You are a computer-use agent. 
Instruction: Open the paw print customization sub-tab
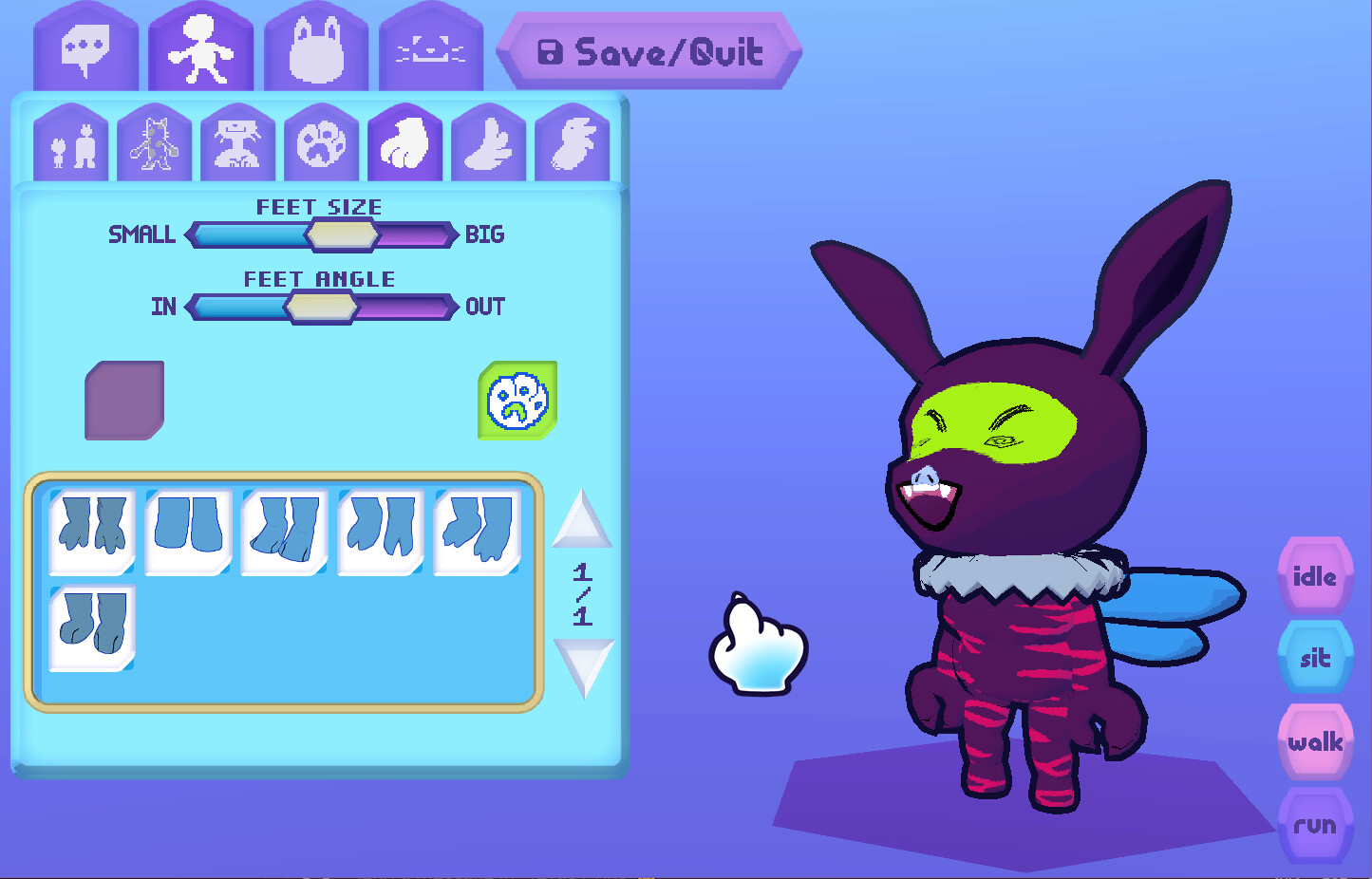pyautogui.click(x=321, y=142)
